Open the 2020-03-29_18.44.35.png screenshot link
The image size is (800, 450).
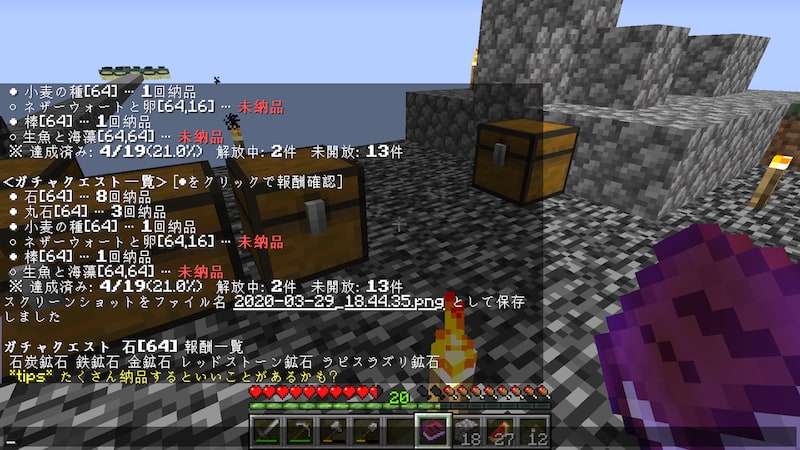[339, 301]
